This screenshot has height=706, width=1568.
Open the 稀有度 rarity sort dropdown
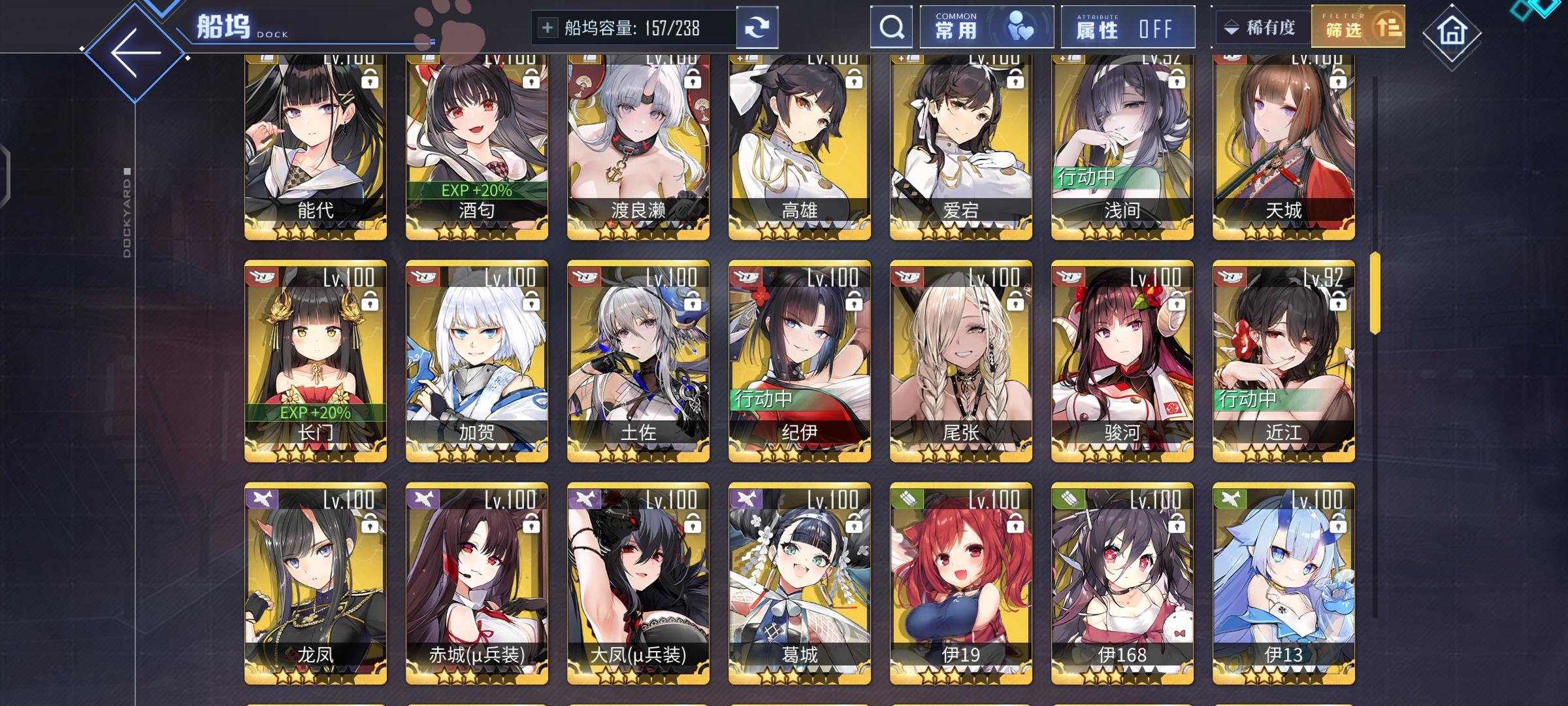pyautogui.click(x=1262, y=27)
